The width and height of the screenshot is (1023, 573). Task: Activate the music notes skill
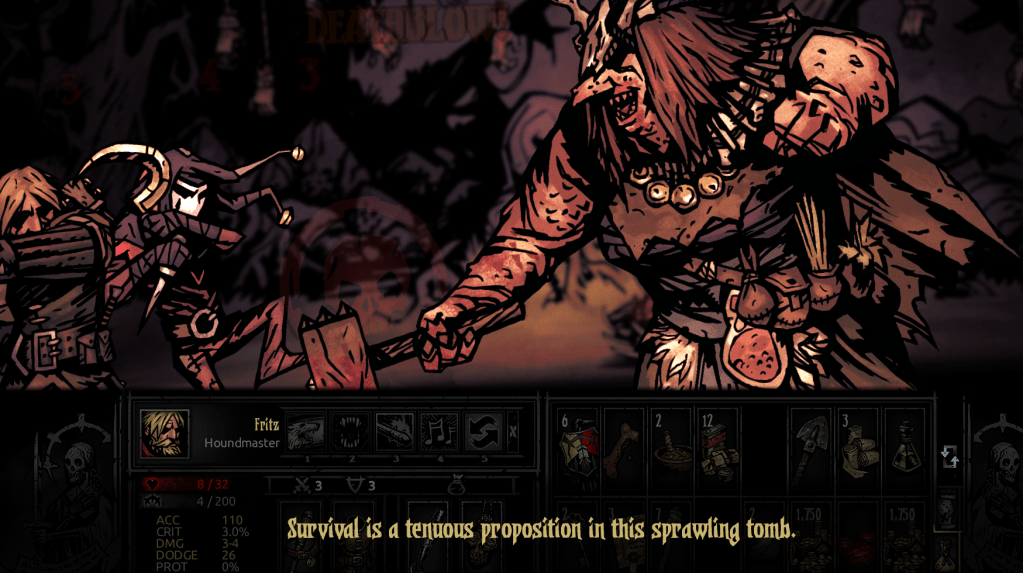click(x=438, y=432)
